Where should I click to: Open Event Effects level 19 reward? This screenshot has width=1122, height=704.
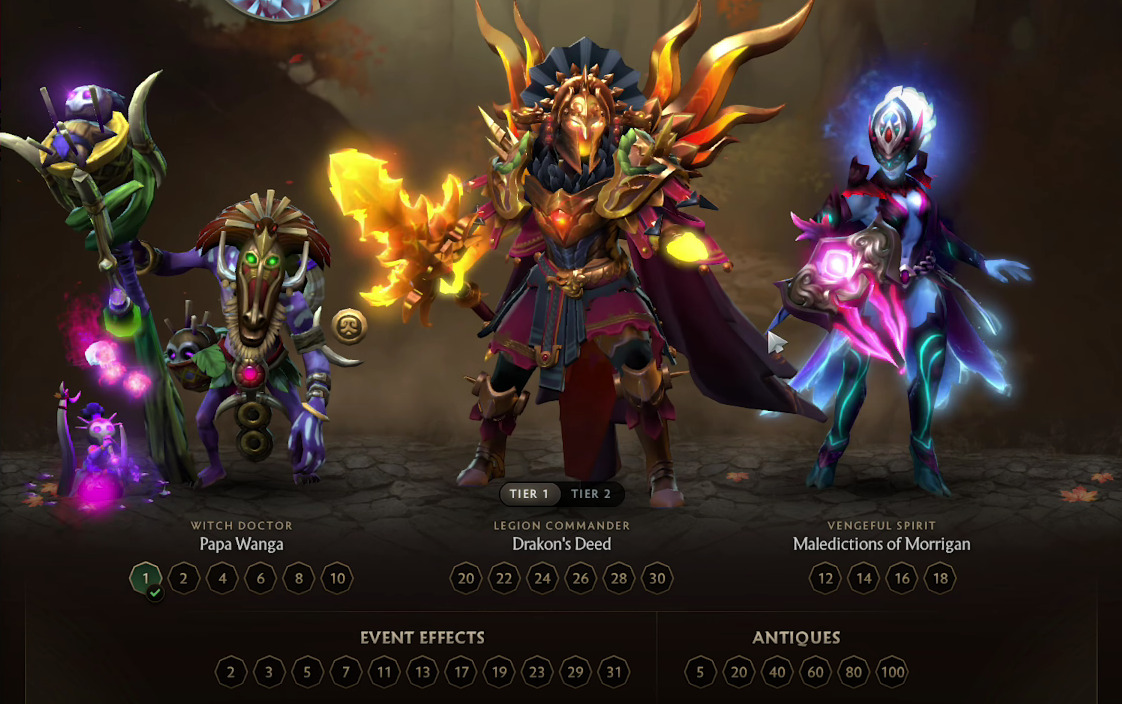coord(499,672)
